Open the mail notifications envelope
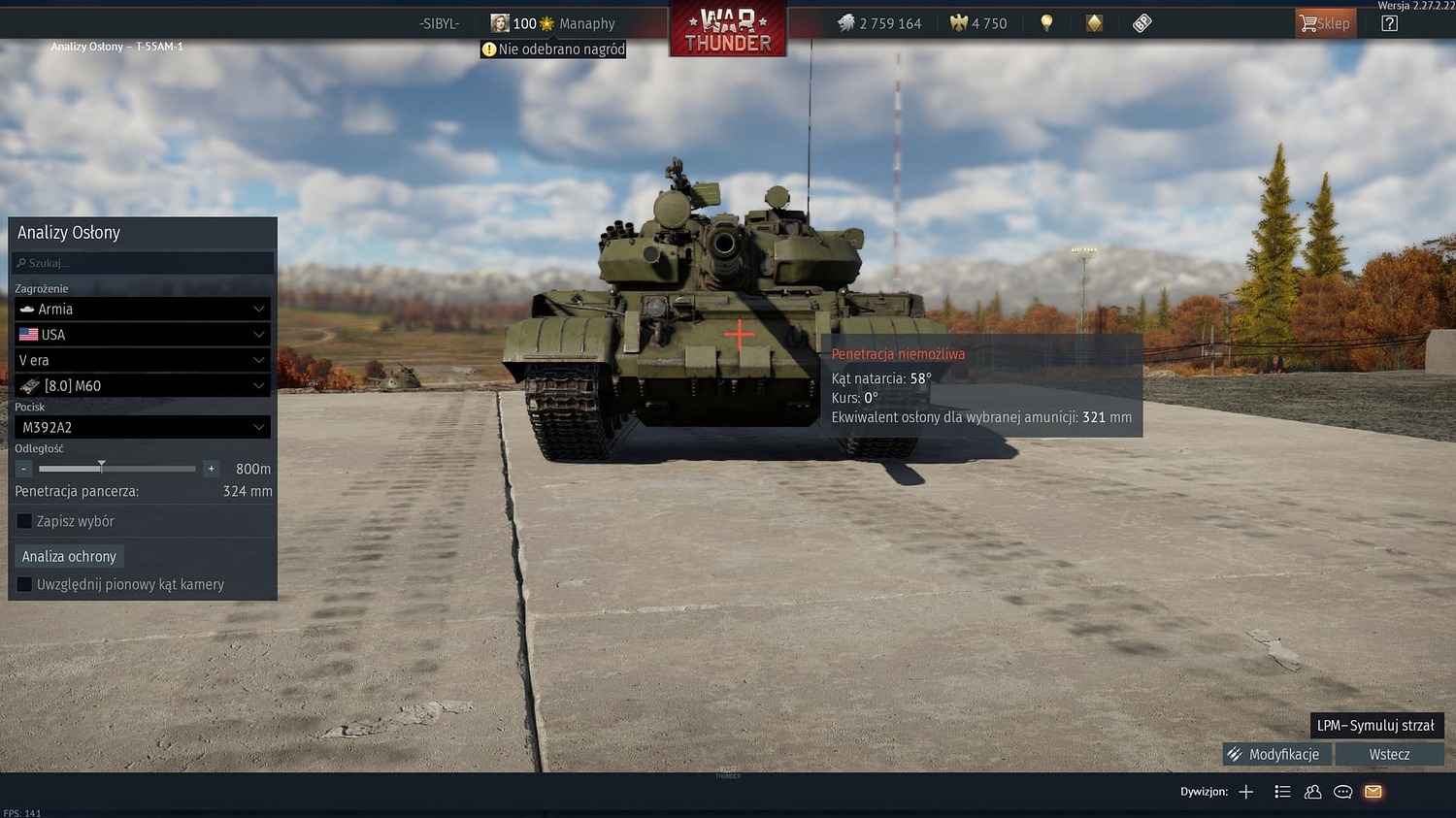The width and height of the screenshot is (1456, 818). (x=1373, y=792)
